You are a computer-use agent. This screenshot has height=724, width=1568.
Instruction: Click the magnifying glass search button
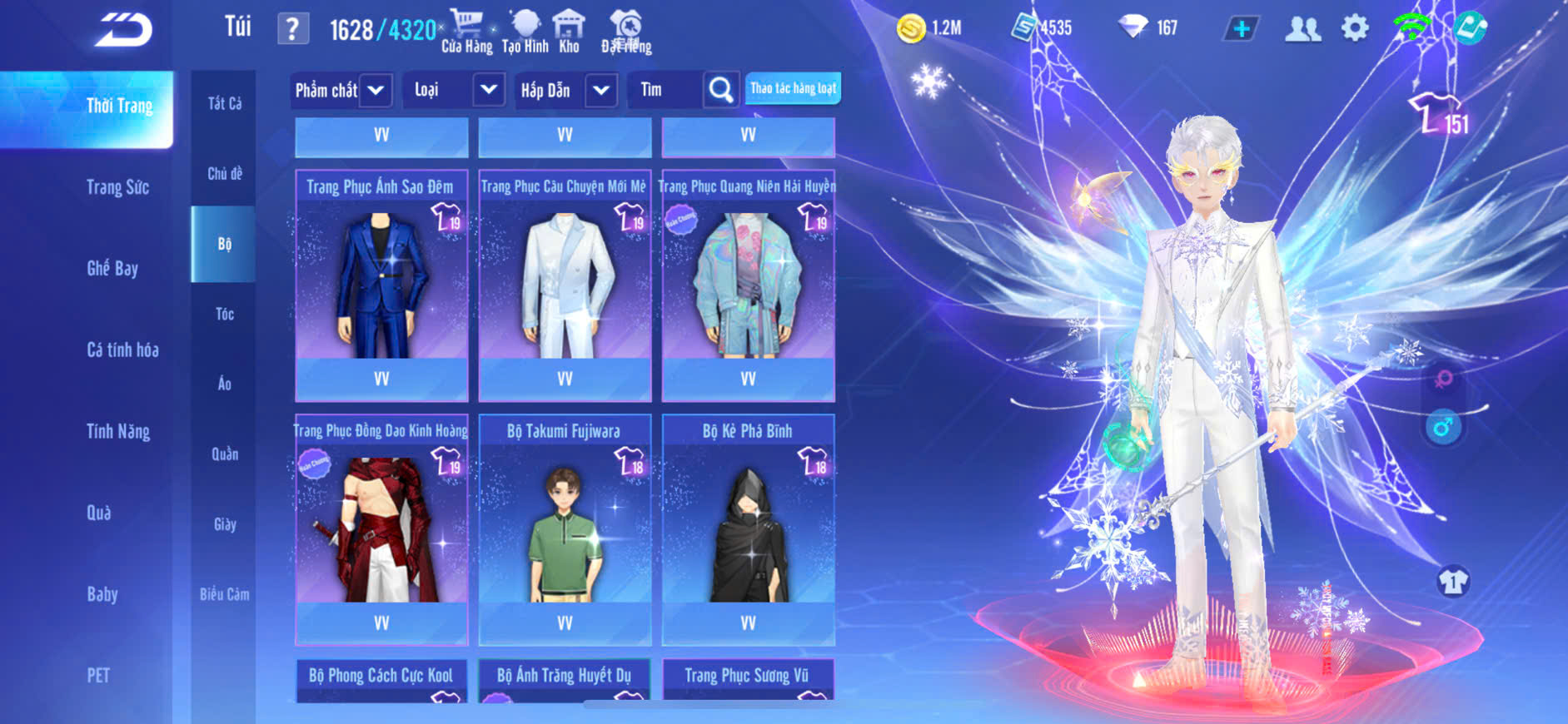[x=720, y=90]
